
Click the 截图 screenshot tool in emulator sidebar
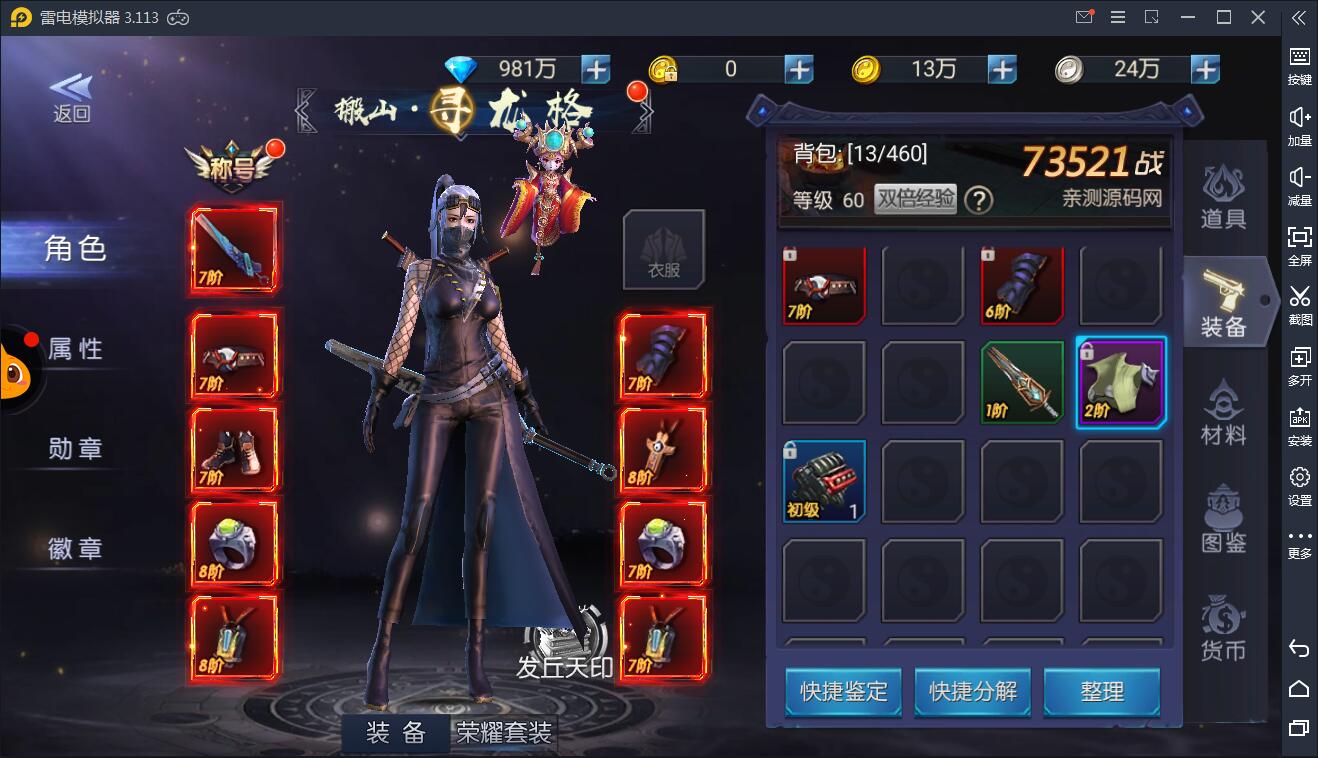pos(1299,305)
